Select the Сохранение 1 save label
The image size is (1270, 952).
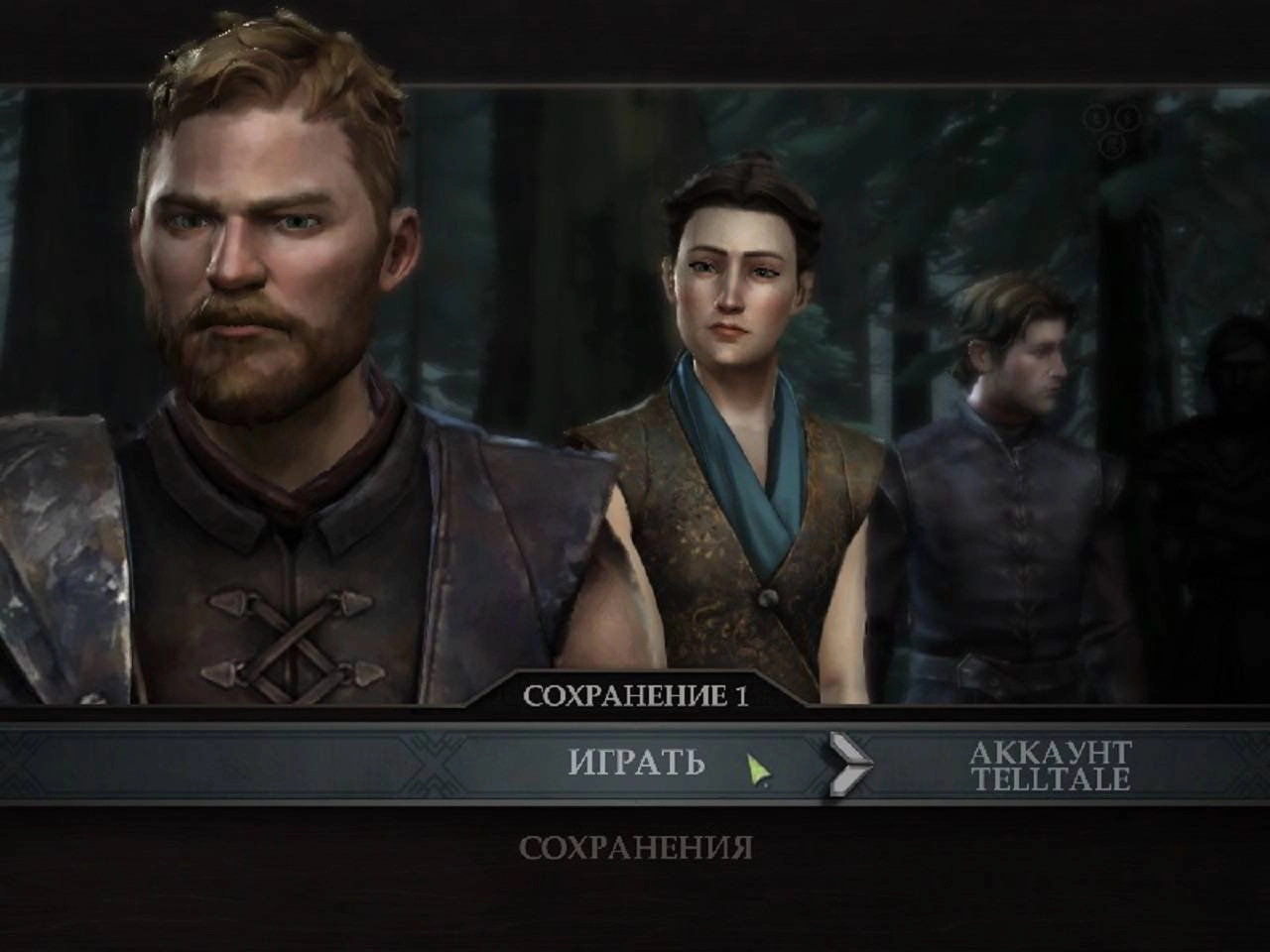pos(636,695)
